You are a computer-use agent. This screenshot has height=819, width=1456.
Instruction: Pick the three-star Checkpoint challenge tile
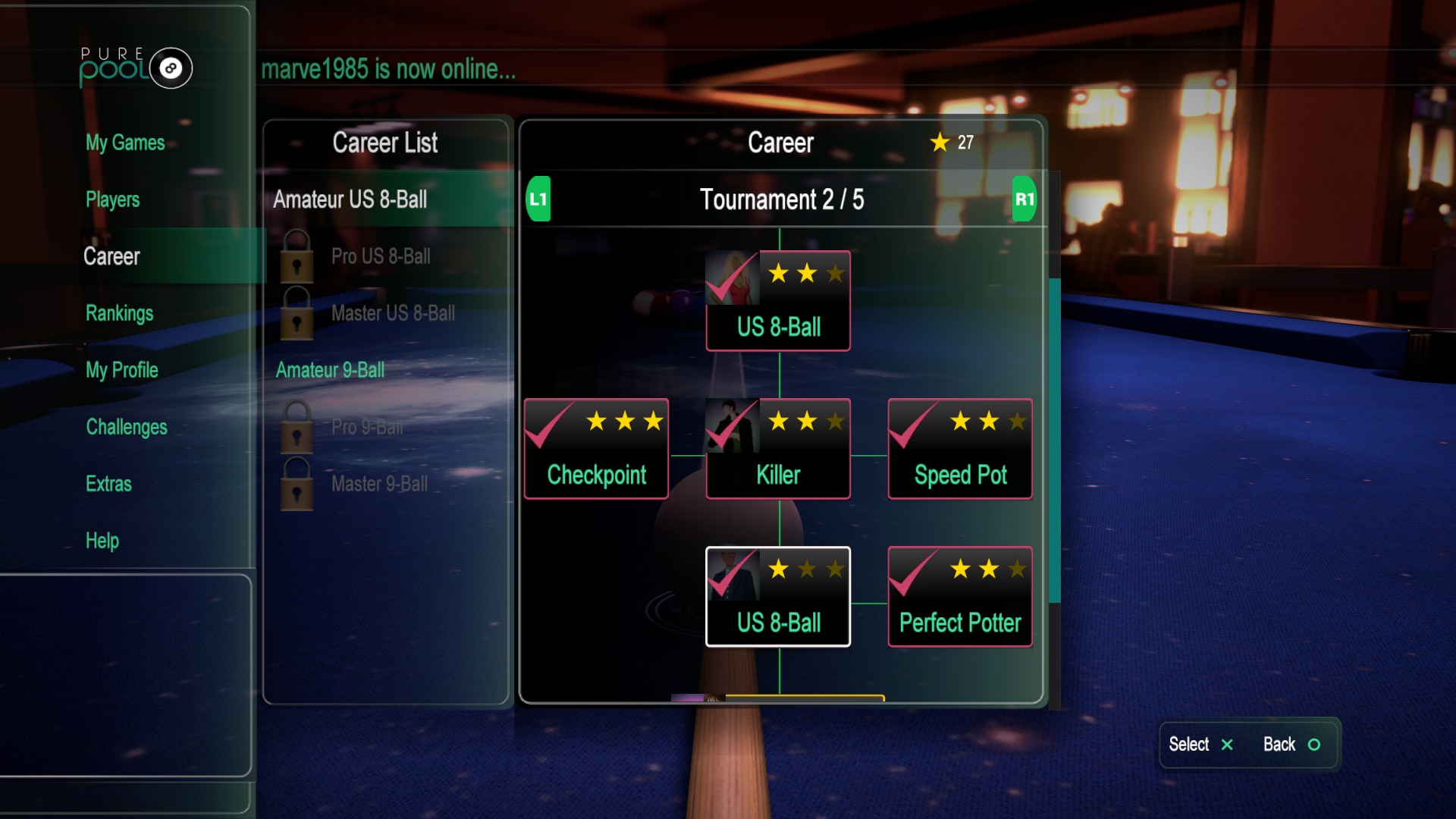point(596,449)
